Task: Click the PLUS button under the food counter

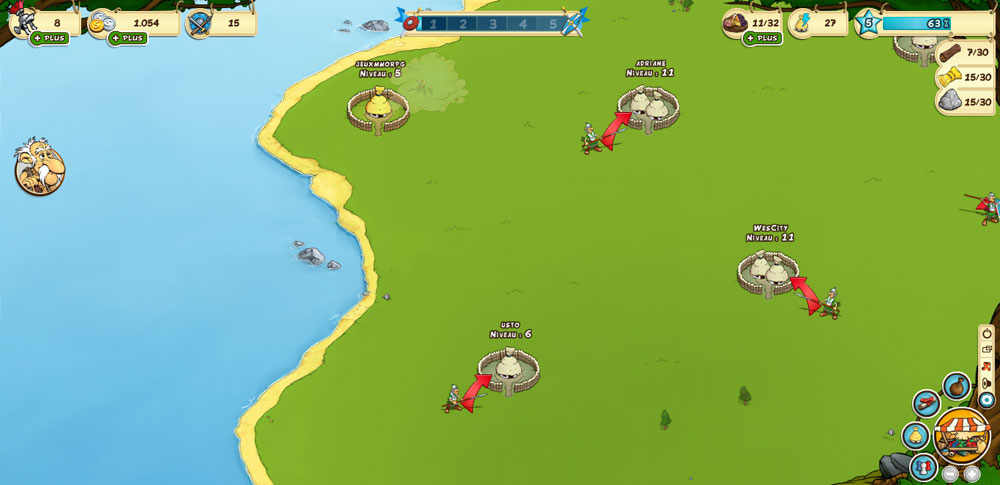Action: tap(761, 38)
